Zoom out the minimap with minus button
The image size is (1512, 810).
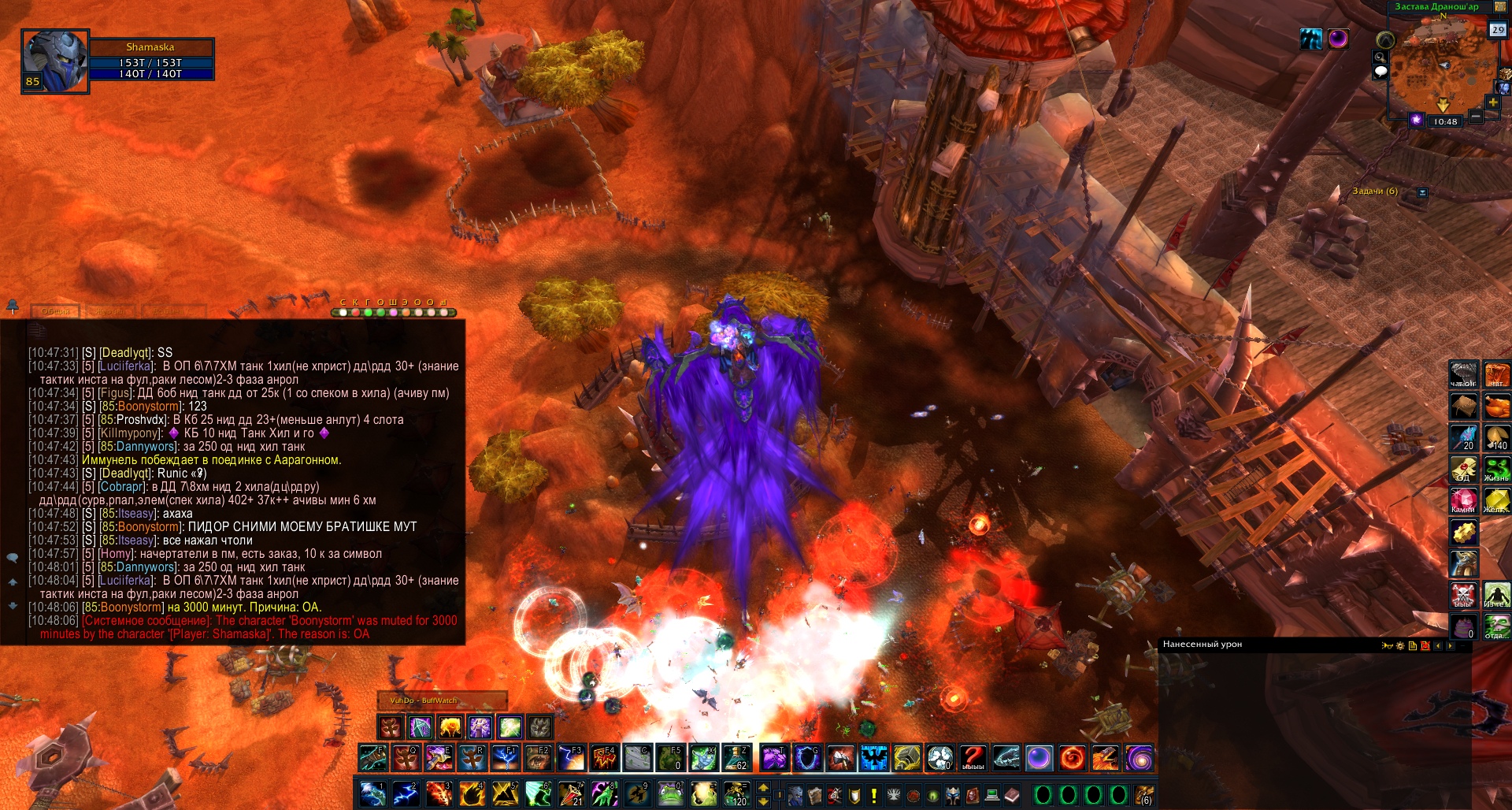click(1477, 117)
